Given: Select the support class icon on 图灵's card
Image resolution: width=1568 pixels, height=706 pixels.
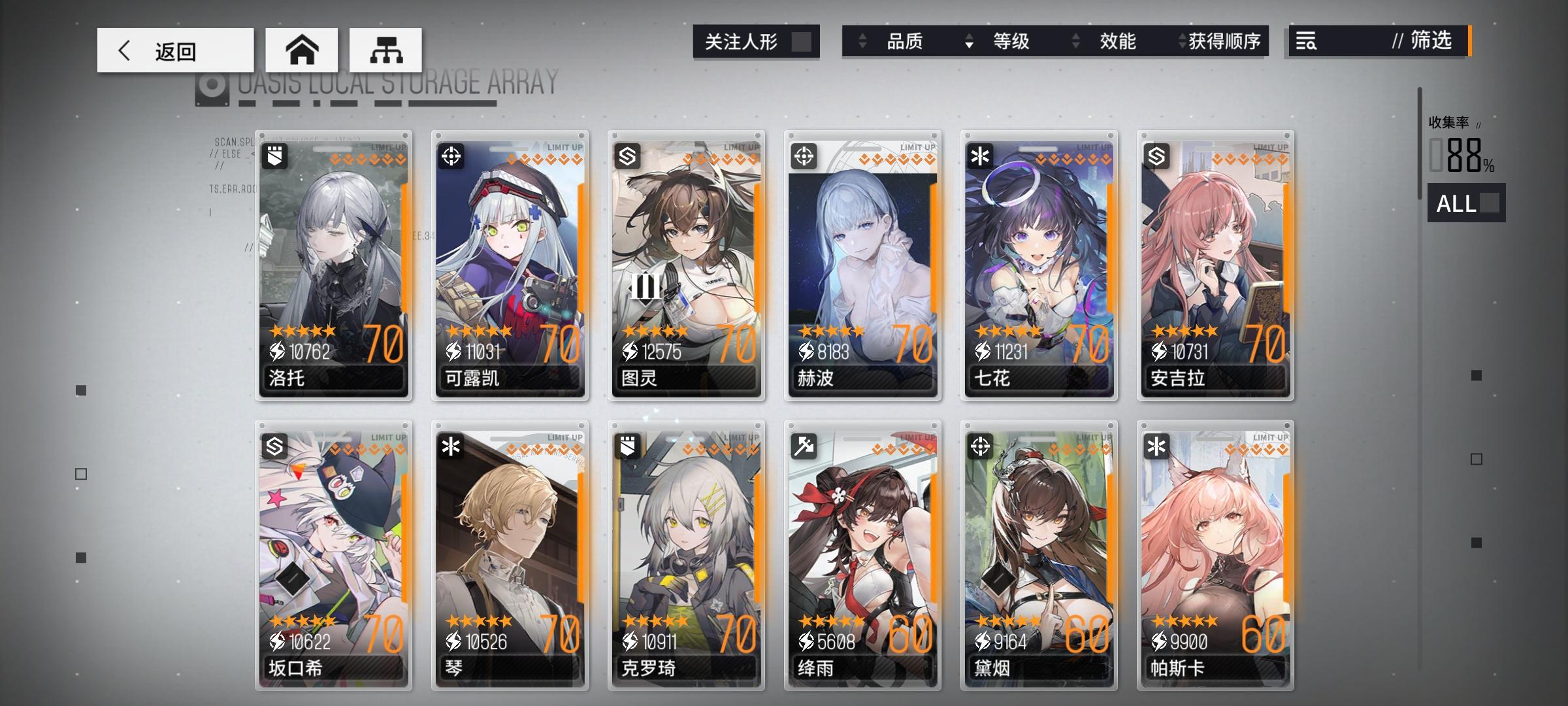Looking at the screenshot, I should coord(629,157).
